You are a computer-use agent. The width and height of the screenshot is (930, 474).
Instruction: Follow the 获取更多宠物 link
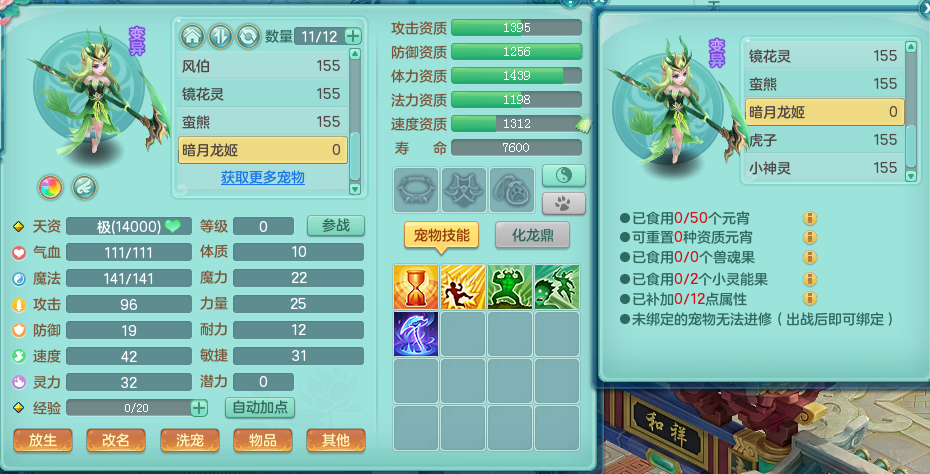(263, 178)
